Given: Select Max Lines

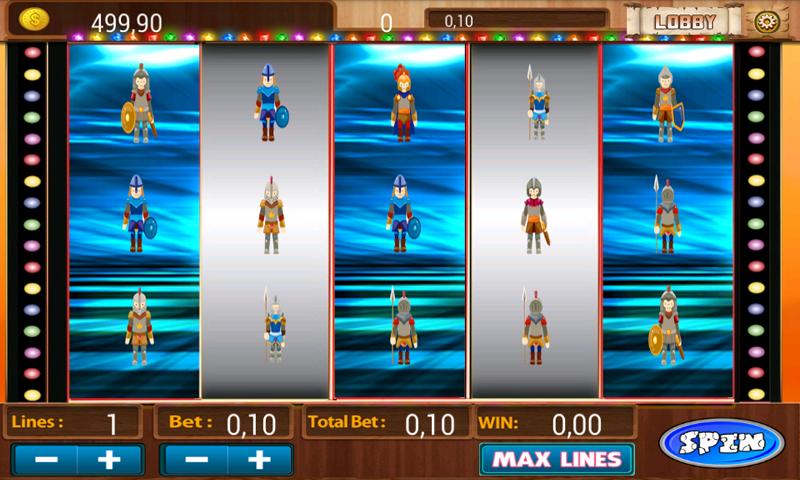Looking at the screenshot, I should (x=556, y=459).
